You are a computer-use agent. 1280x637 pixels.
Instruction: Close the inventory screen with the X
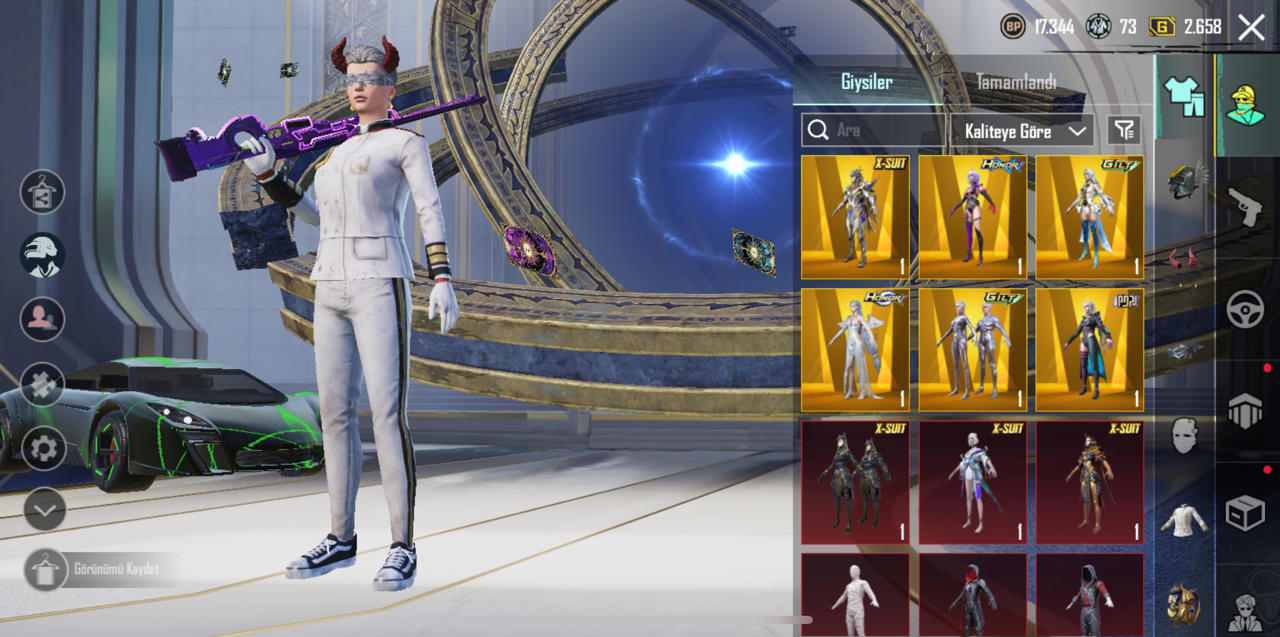pyautogui.click(x=1251, y=27)
